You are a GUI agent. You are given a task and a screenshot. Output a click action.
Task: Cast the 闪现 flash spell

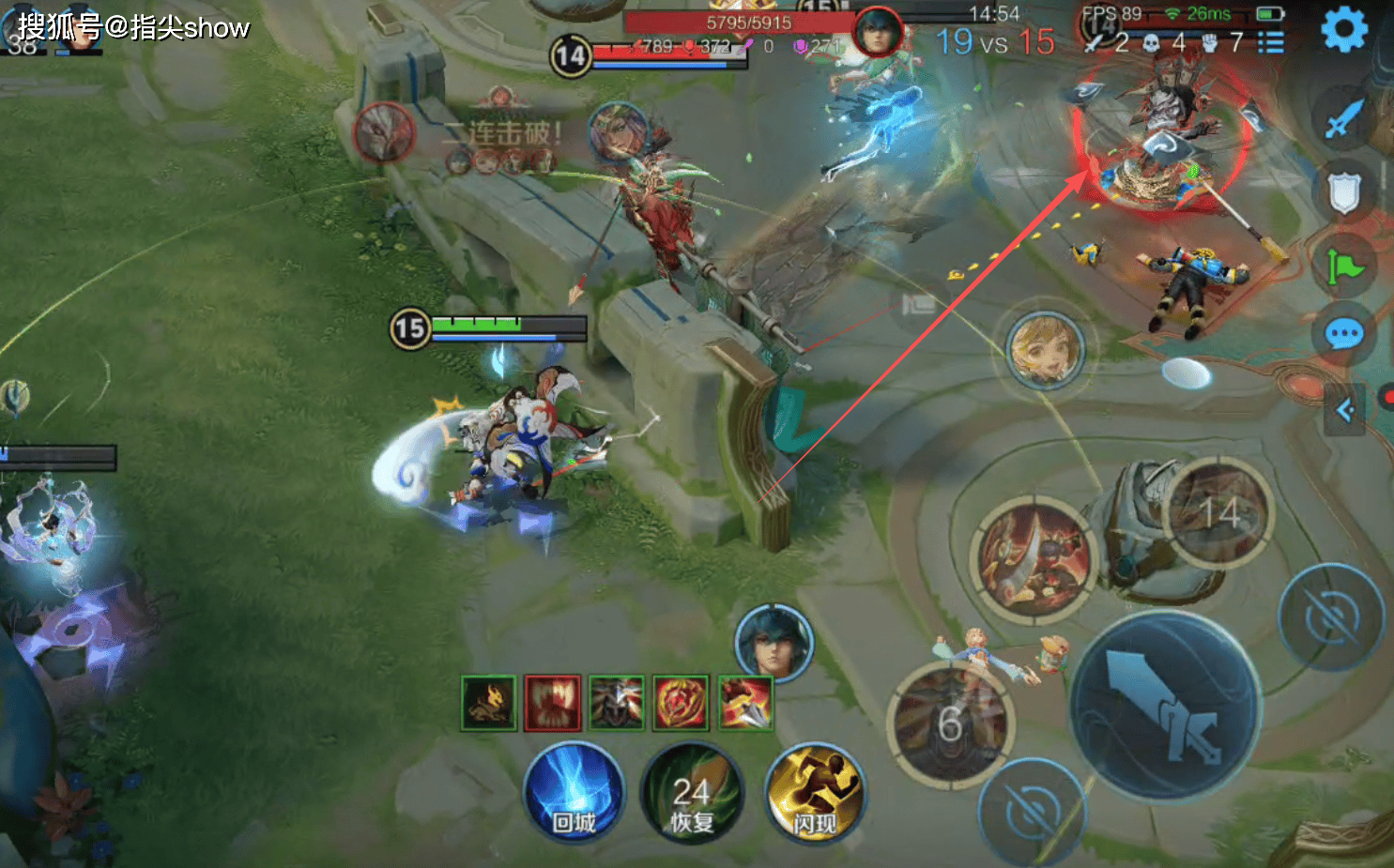[x=814, y=791]
